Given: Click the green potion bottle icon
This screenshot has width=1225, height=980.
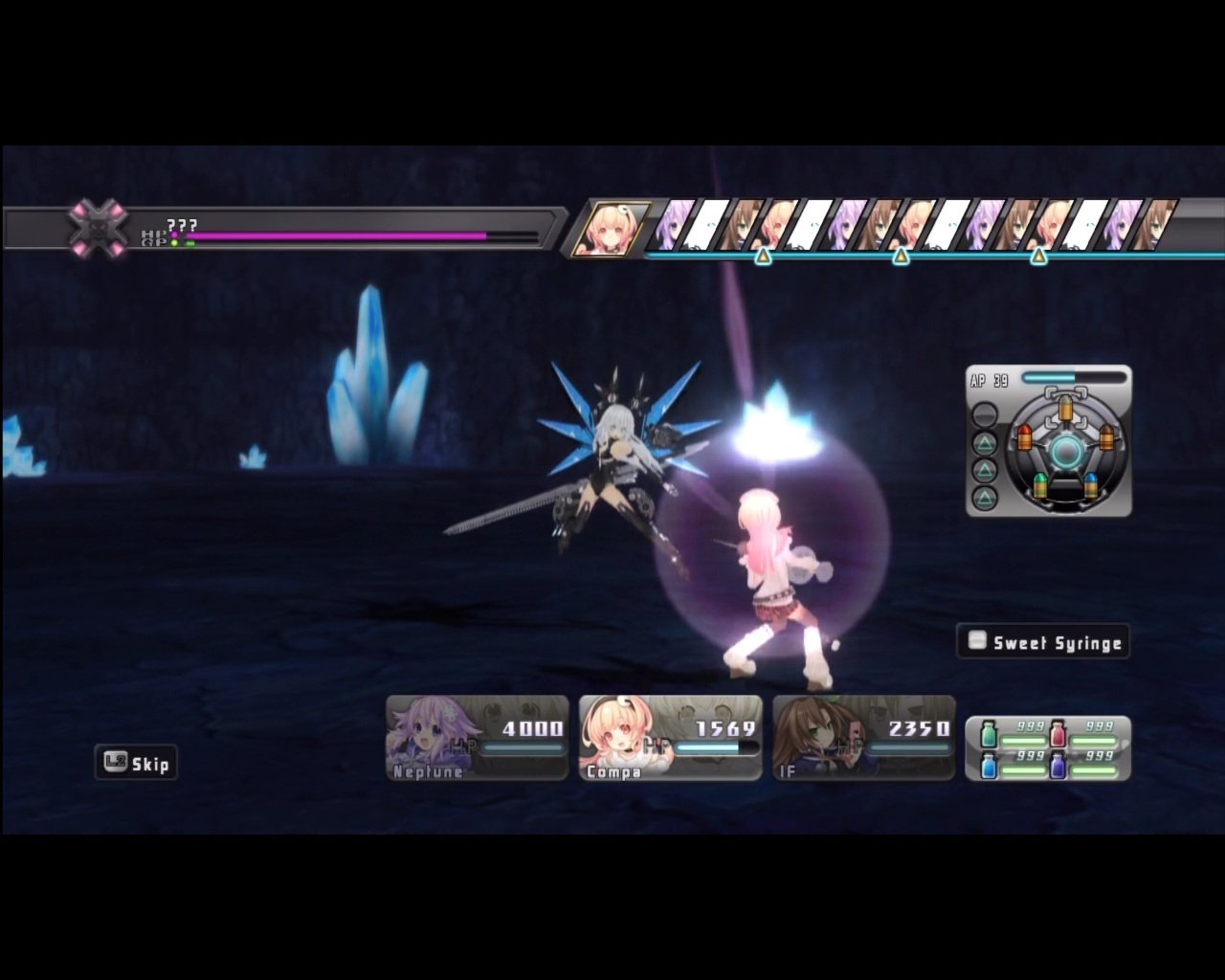Looking at the screenshot, I should point(988,734).
